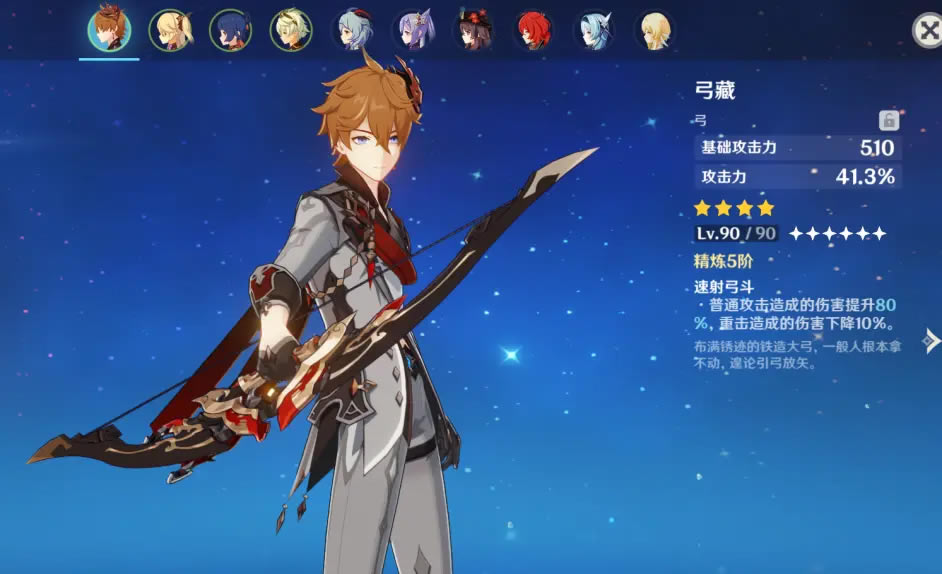This screenshot has height=574, width=942.
Task: Switch to Eula's light blue-haired portrait
Action: click(x=594, y=30)
